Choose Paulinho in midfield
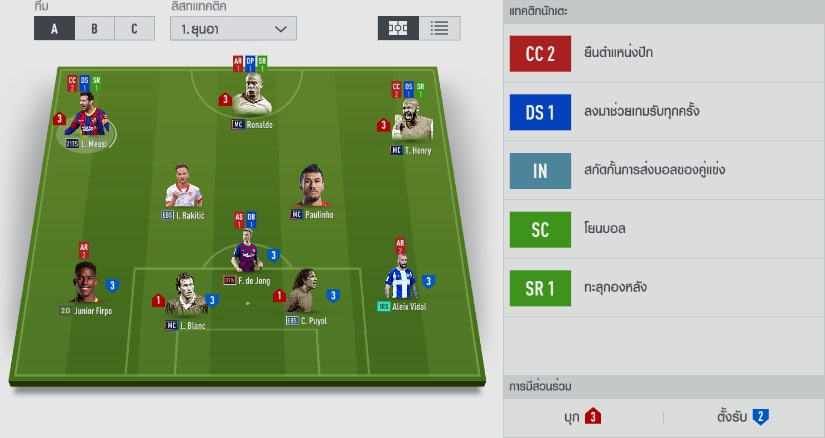The width and height of the screenshot is (825, 438). (x=312, y=189)
